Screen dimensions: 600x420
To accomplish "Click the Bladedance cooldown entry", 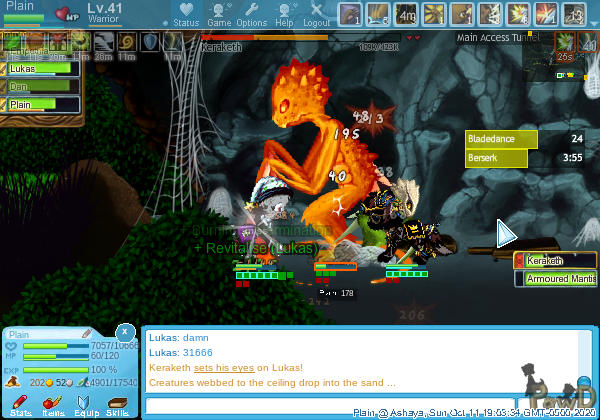I will tap(526, 139).
